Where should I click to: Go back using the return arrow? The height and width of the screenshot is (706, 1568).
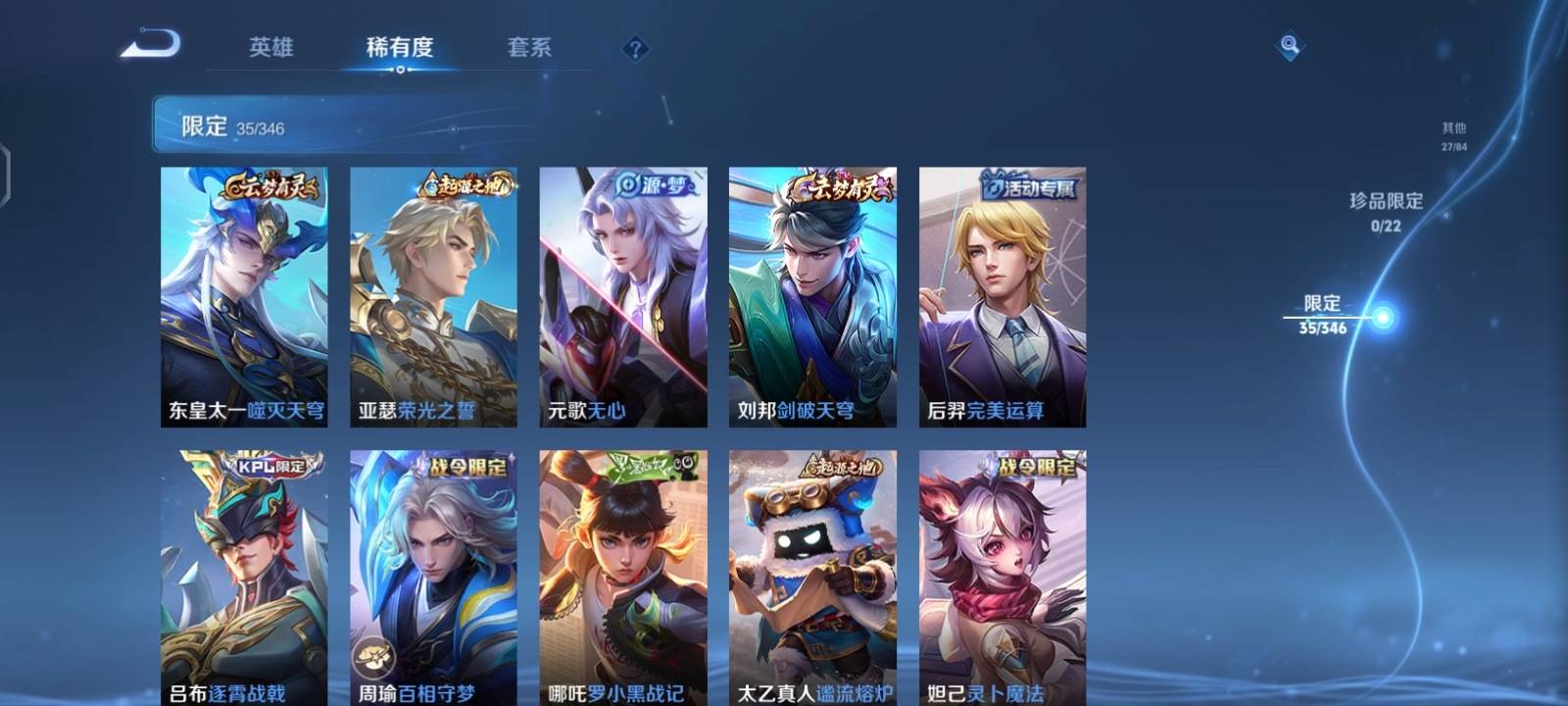coord(151,45)
